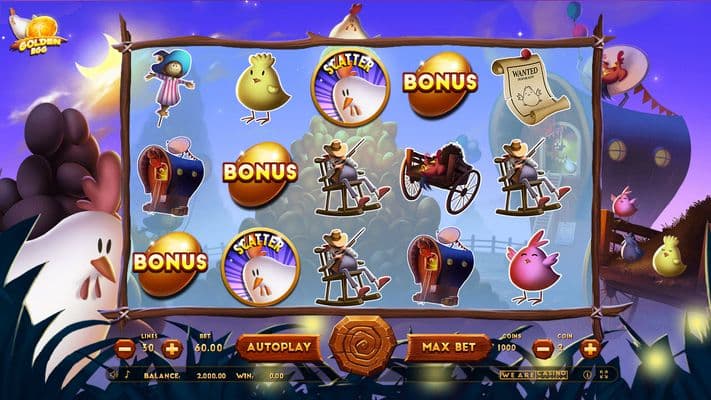Image resolution: width=711 pixels, height=400 pixels.
Task: Switch to fullscreen mode
Action: point(602,375)
